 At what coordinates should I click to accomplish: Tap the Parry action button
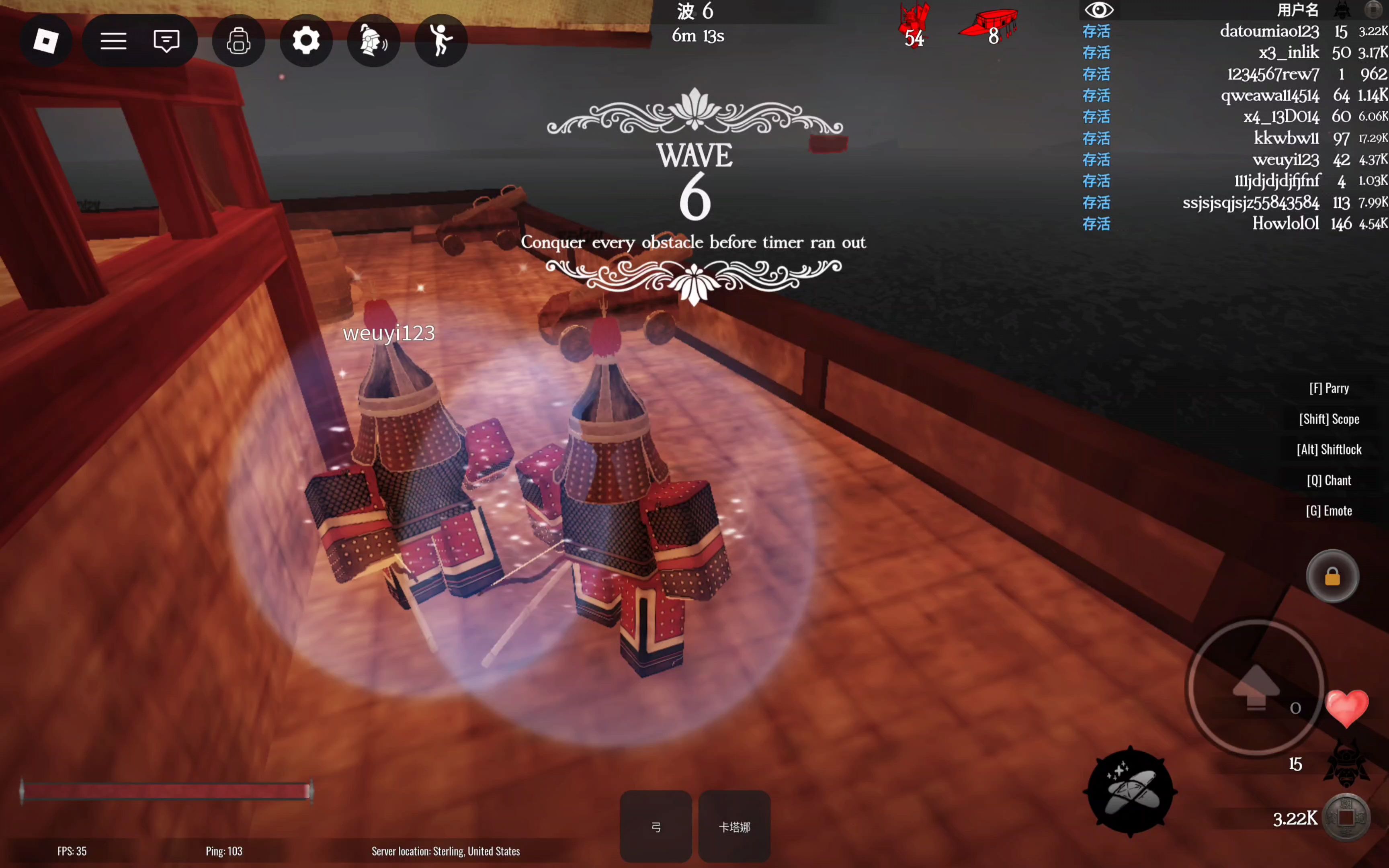[x=1329, y=389]
